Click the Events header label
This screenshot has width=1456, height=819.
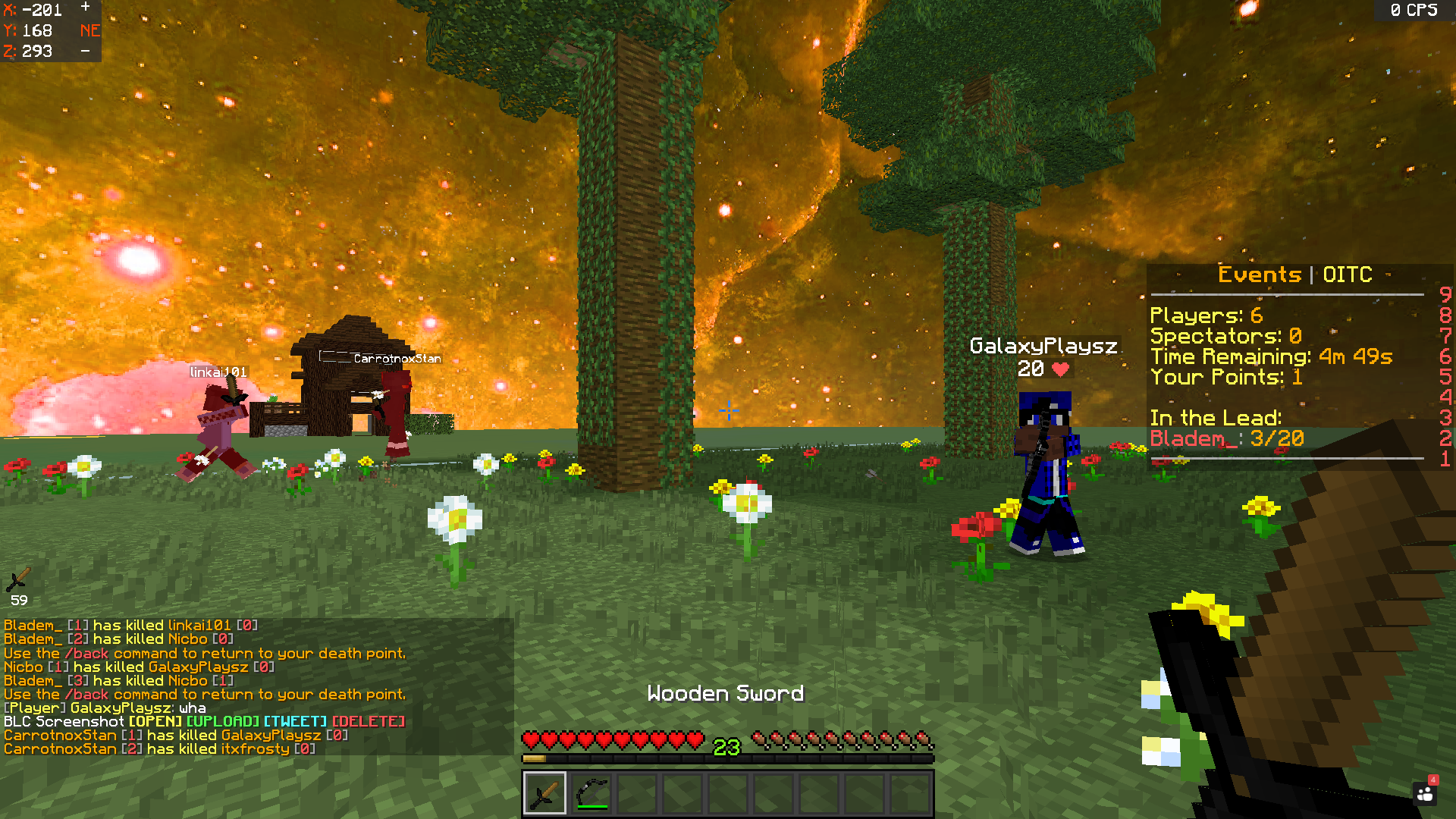tap(1259, 275)
